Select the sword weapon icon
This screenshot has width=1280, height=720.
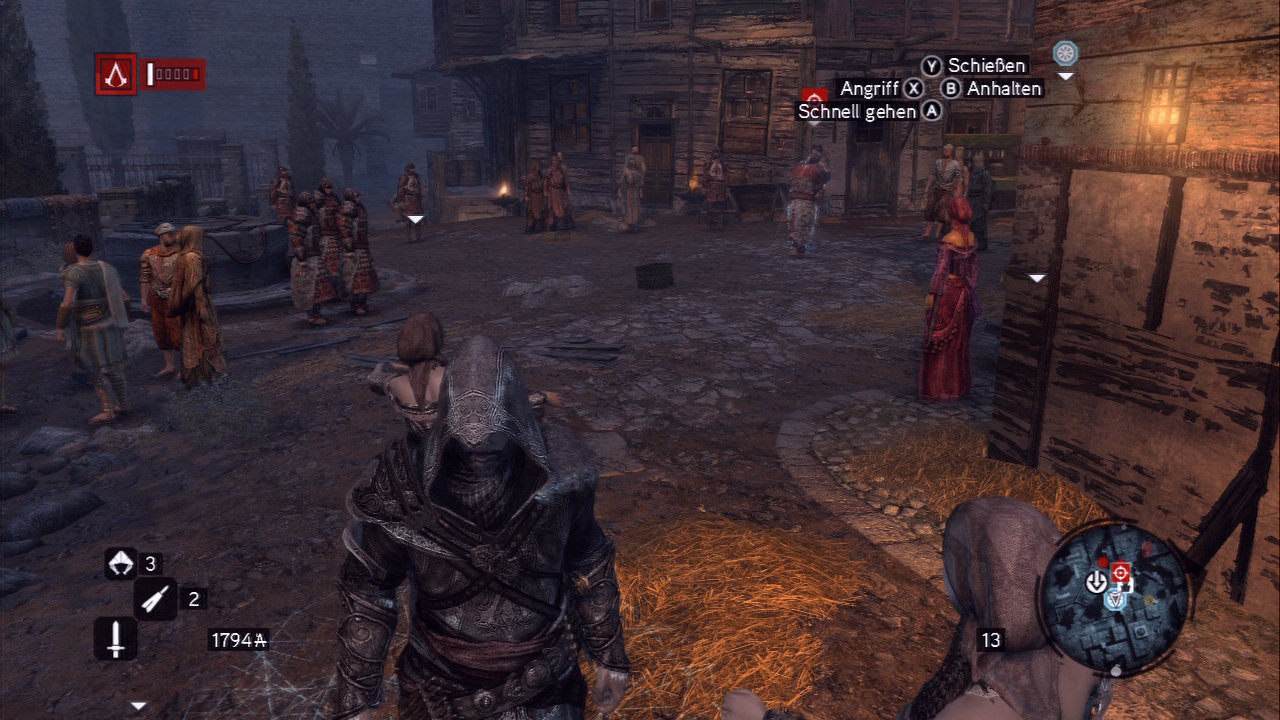116,638
